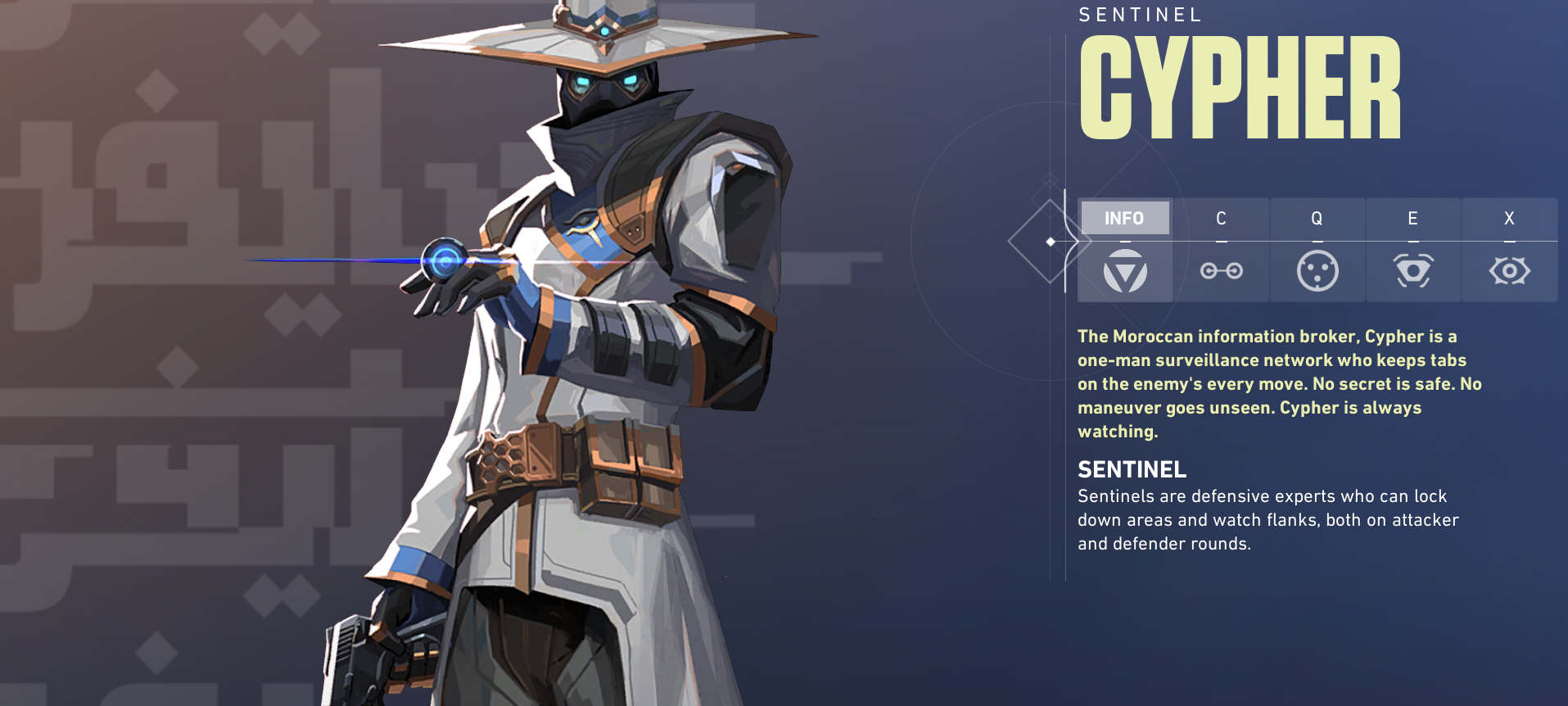
Task: Select the camera ability icon next to E
Action: pyautogui.click(x=1413, y=270)
